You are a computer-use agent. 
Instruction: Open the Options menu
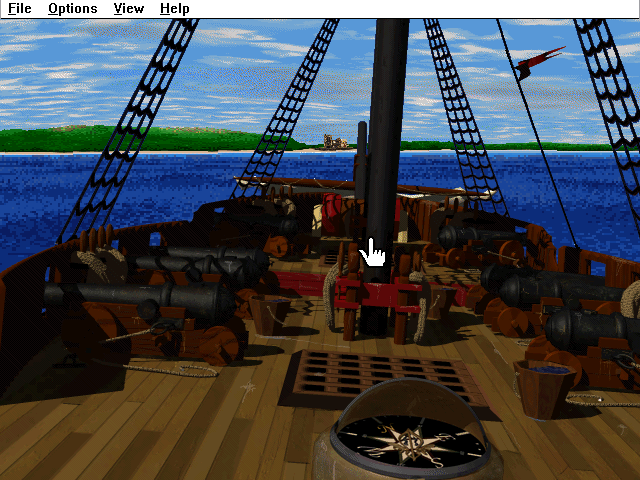coord(73,9)
